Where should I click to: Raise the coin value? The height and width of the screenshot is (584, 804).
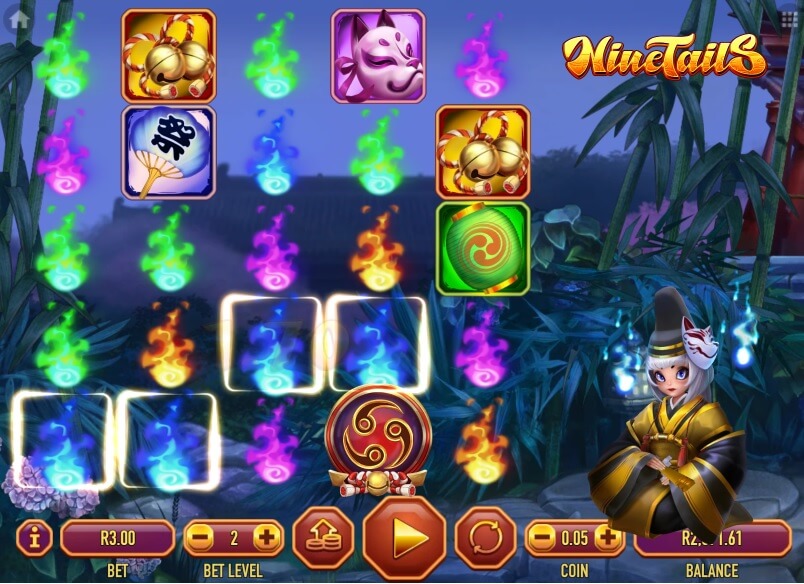(608, 538)
